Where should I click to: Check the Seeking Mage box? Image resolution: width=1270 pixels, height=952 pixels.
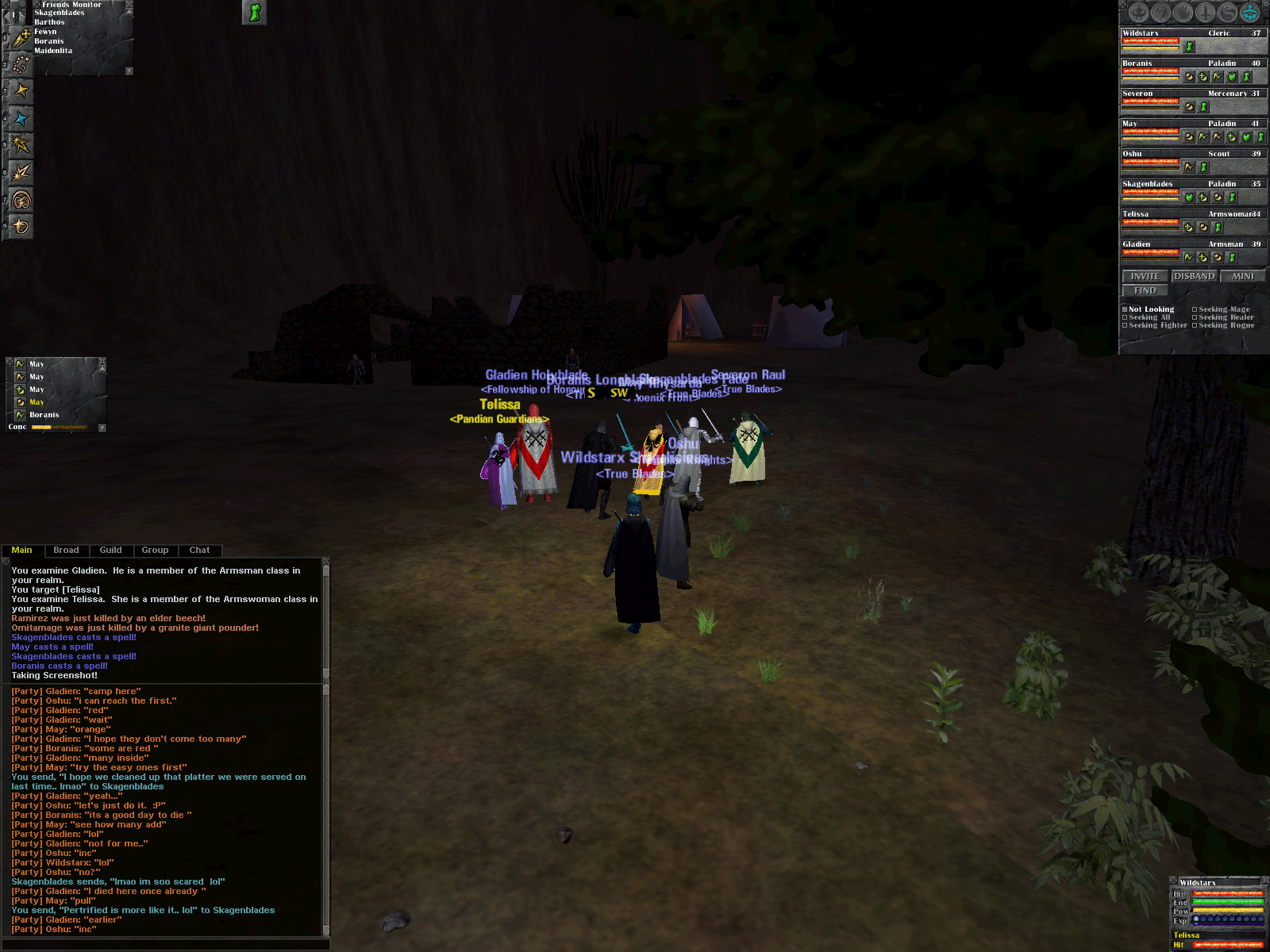(x=1195, y=309)
